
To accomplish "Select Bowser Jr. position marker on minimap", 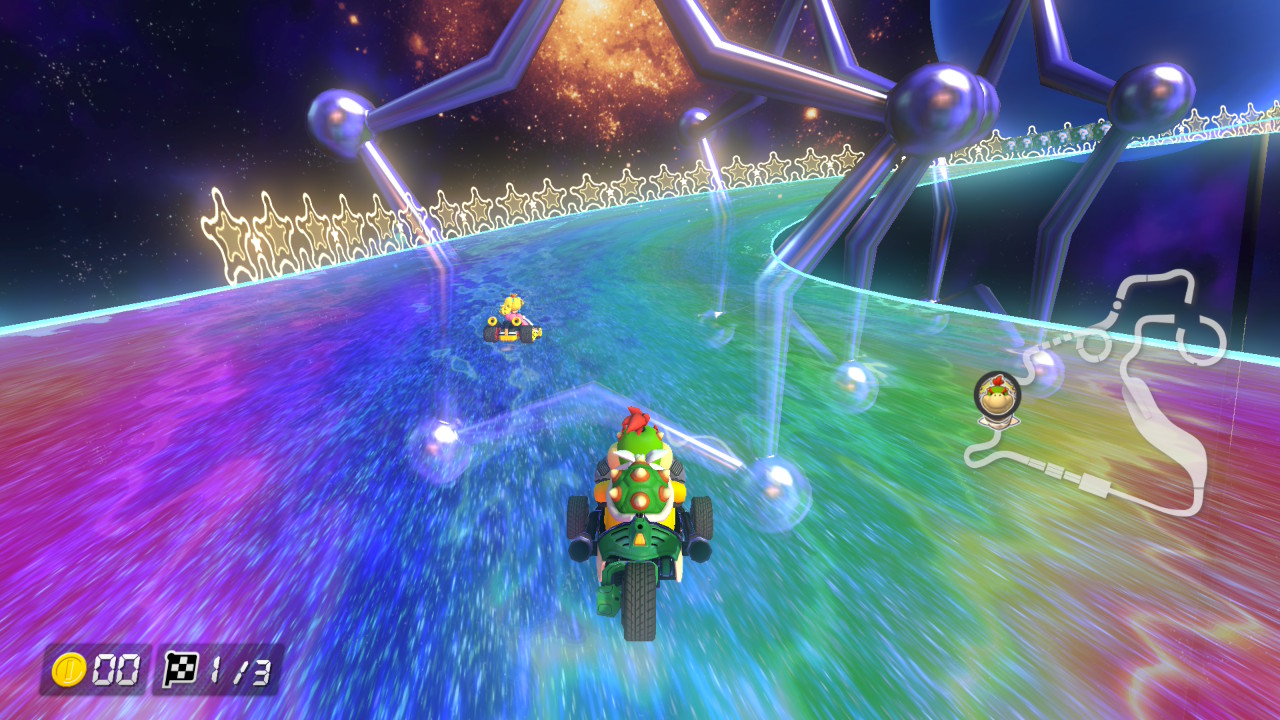I will pos(996,396).
